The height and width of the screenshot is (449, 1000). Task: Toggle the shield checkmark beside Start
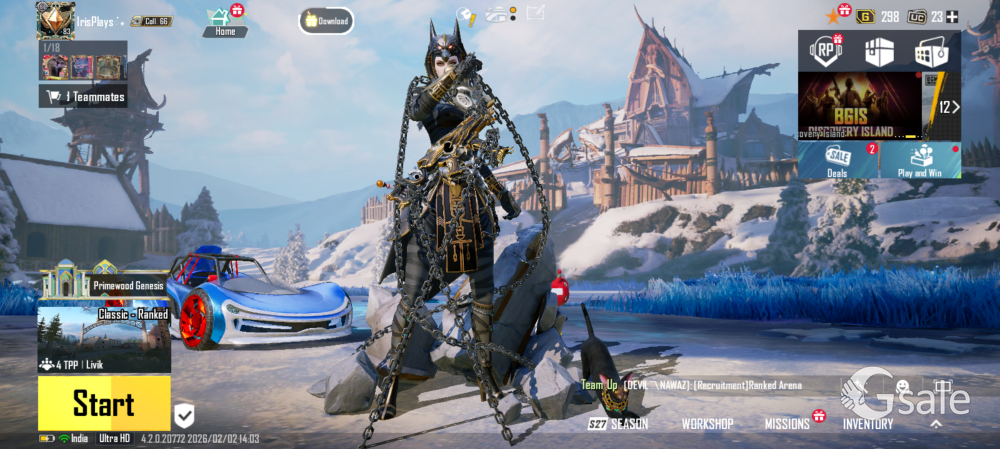coord(184,414)
